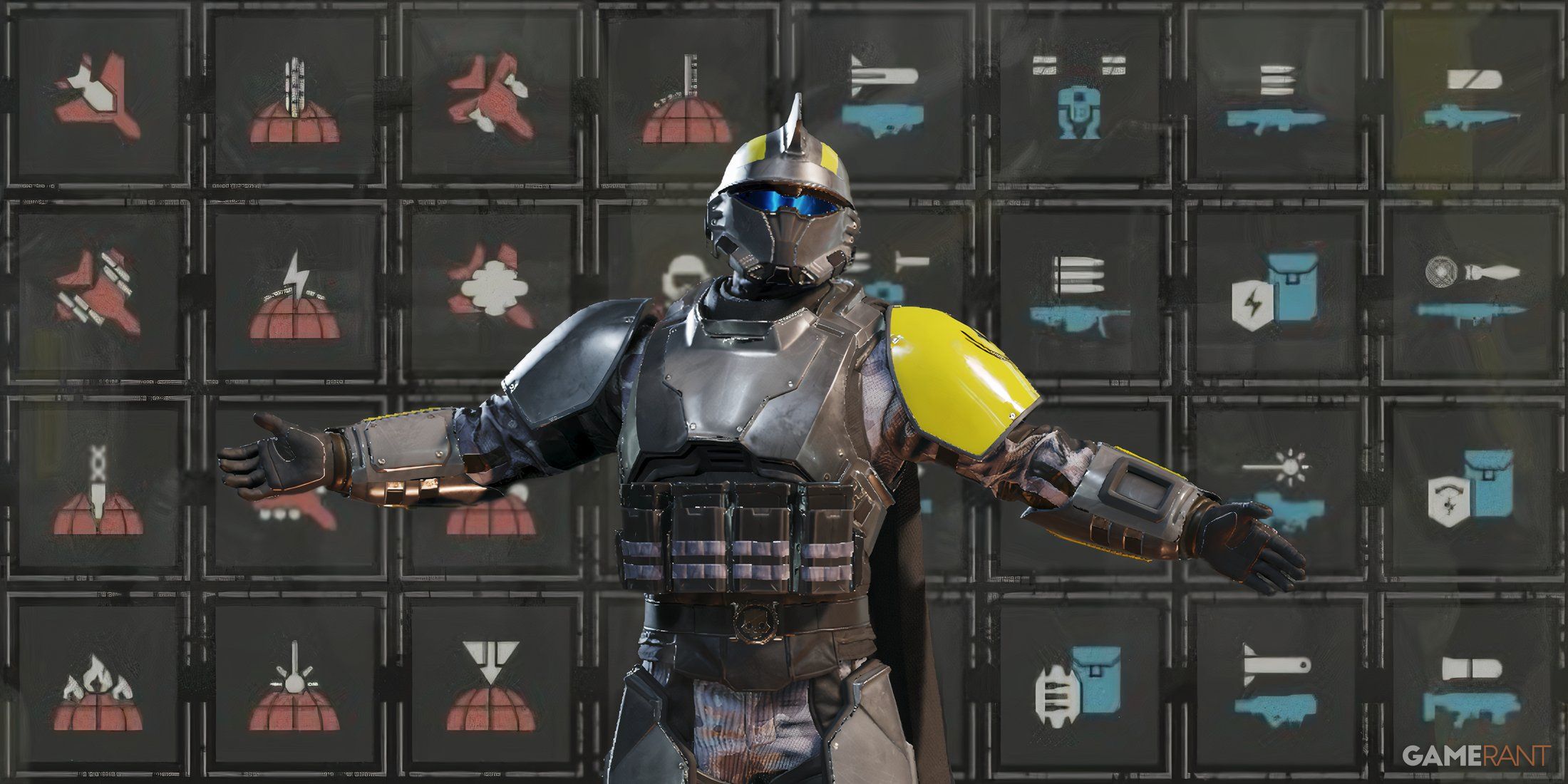Pick the orbital missile with chain icon
This screenshot has height=784, width=1568.
[x=98, y=492]
